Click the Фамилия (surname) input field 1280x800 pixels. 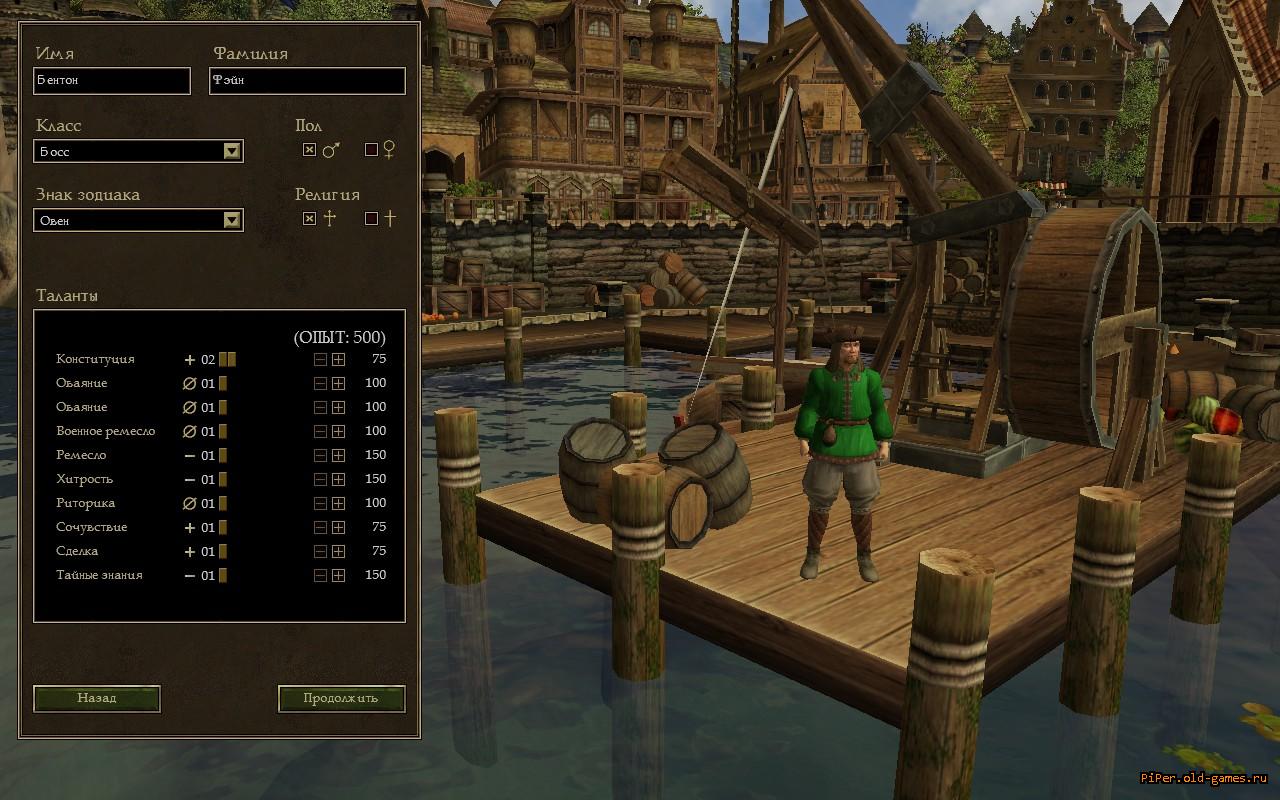[x=307, y=81]
